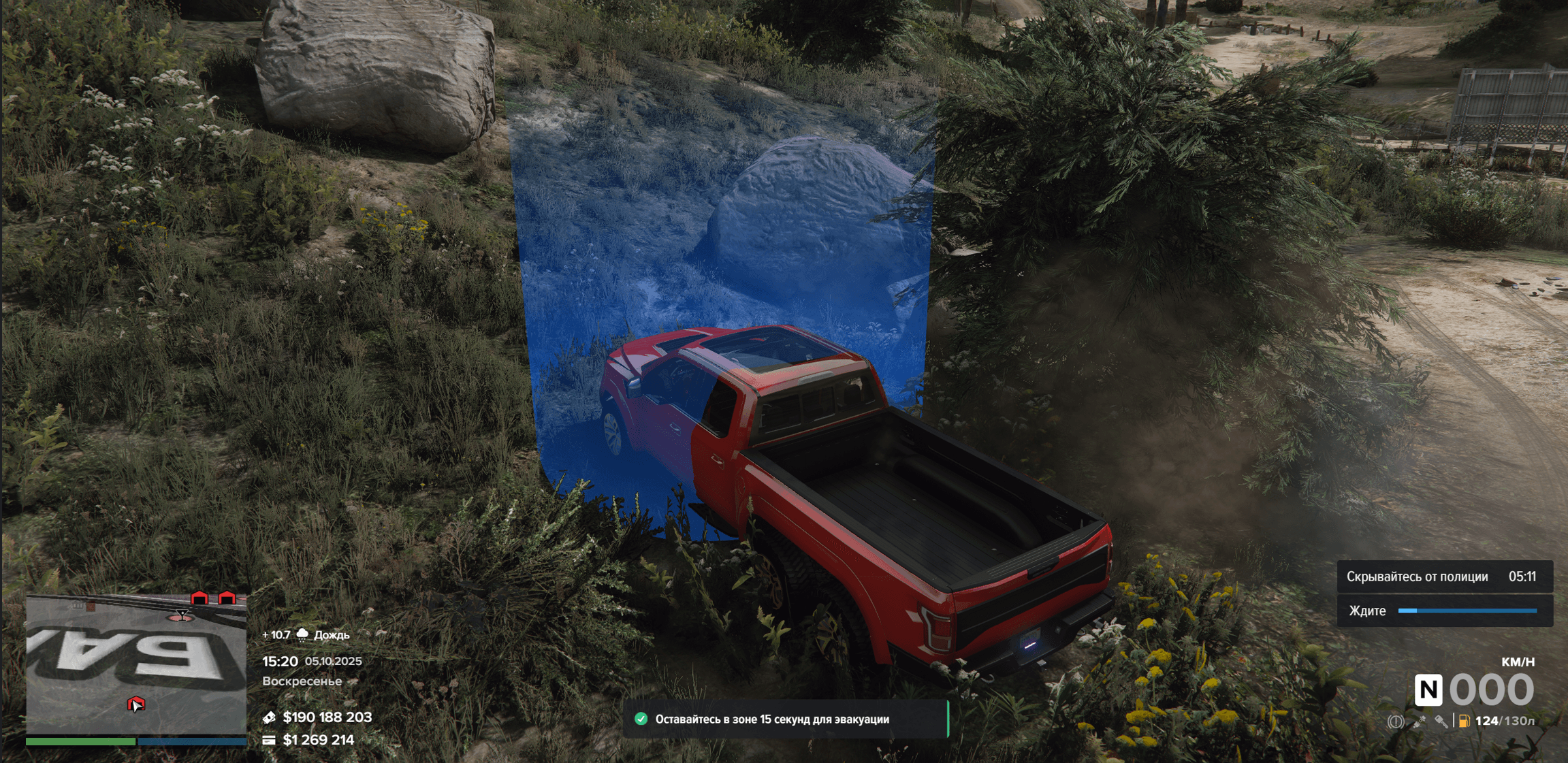Select the N gear indicator
1568x763 pixels.
1428,690
